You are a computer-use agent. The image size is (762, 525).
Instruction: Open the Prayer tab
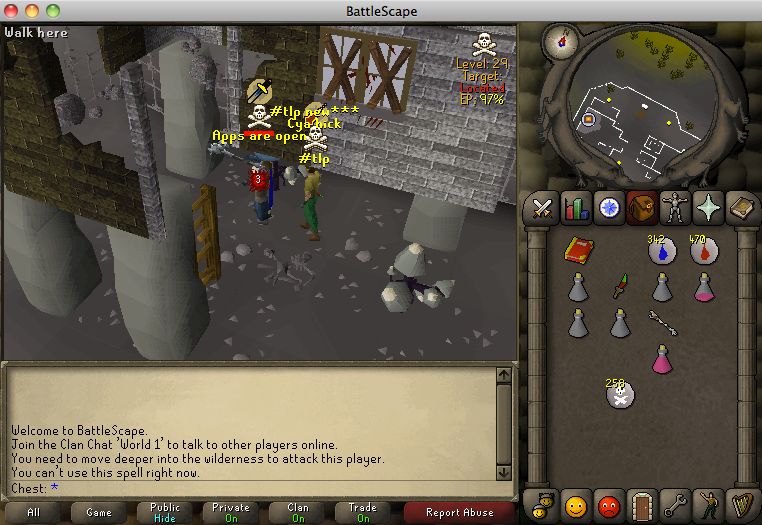[708, 209]
